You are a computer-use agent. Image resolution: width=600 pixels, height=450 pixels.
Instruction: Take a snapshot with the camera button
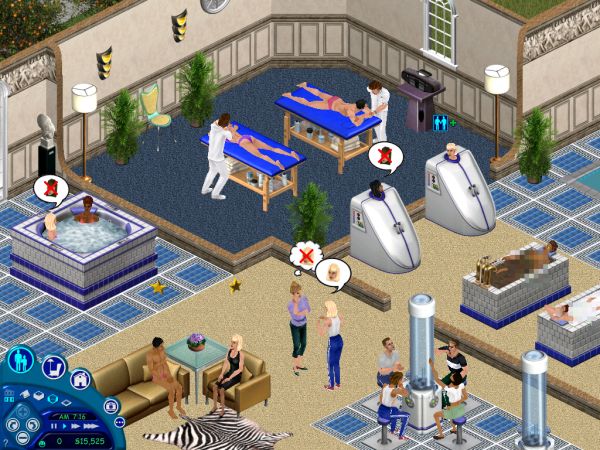coord(112,405)
